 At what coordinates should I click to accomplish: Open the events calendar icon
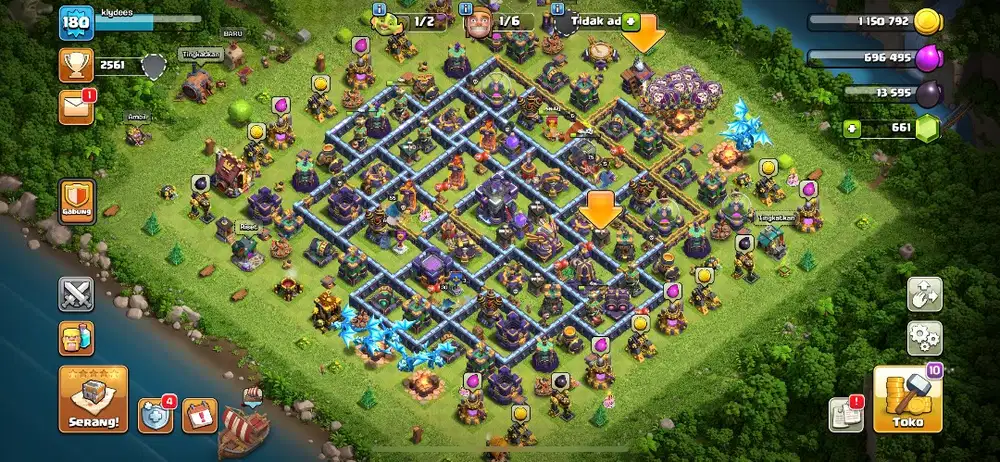[x=200, y=414]
